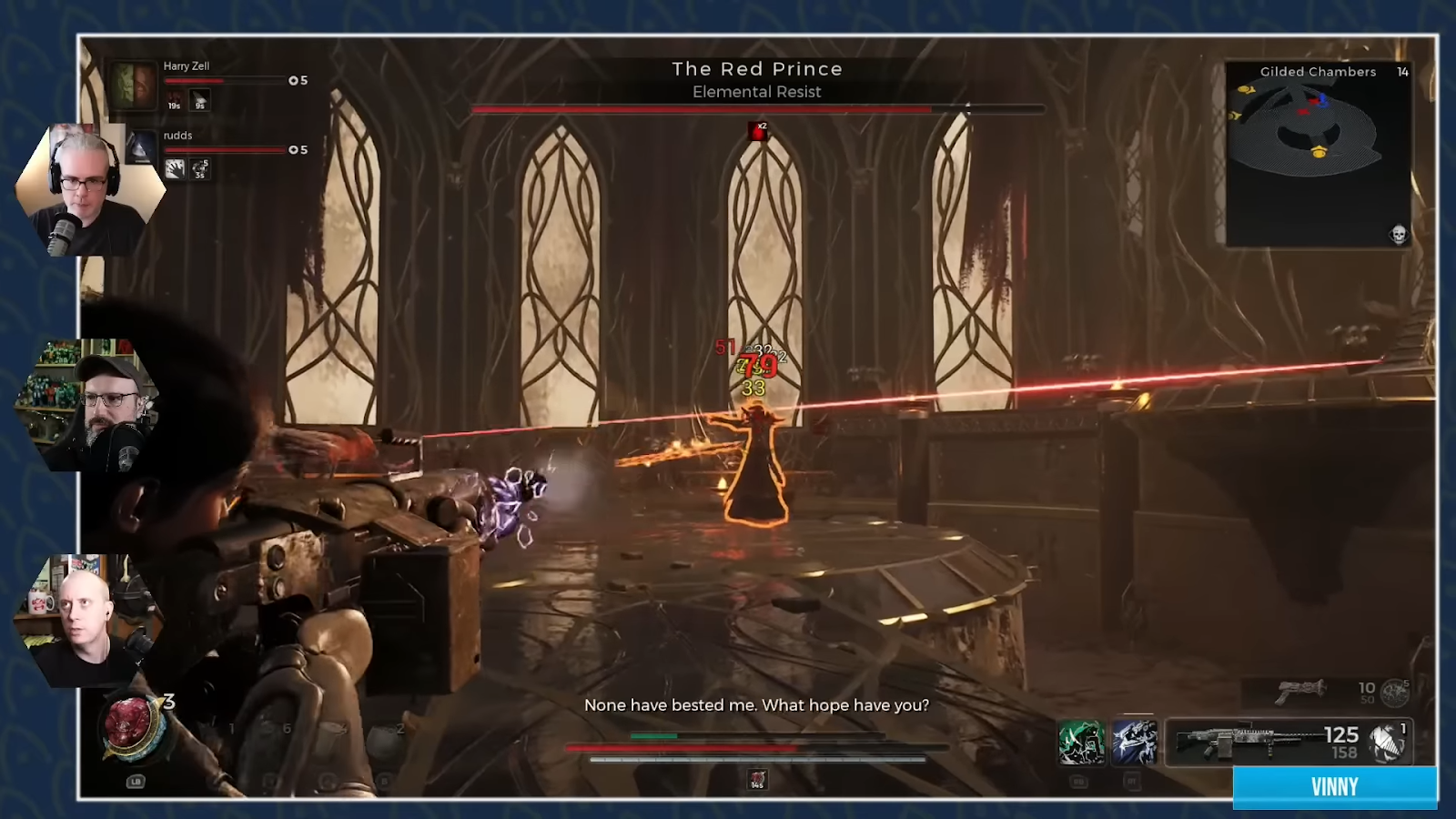Inspect the boss's red debuff icon
The width and height of the screenshot is (1456, 819).
pyautogui.click(x=757, y=132)
